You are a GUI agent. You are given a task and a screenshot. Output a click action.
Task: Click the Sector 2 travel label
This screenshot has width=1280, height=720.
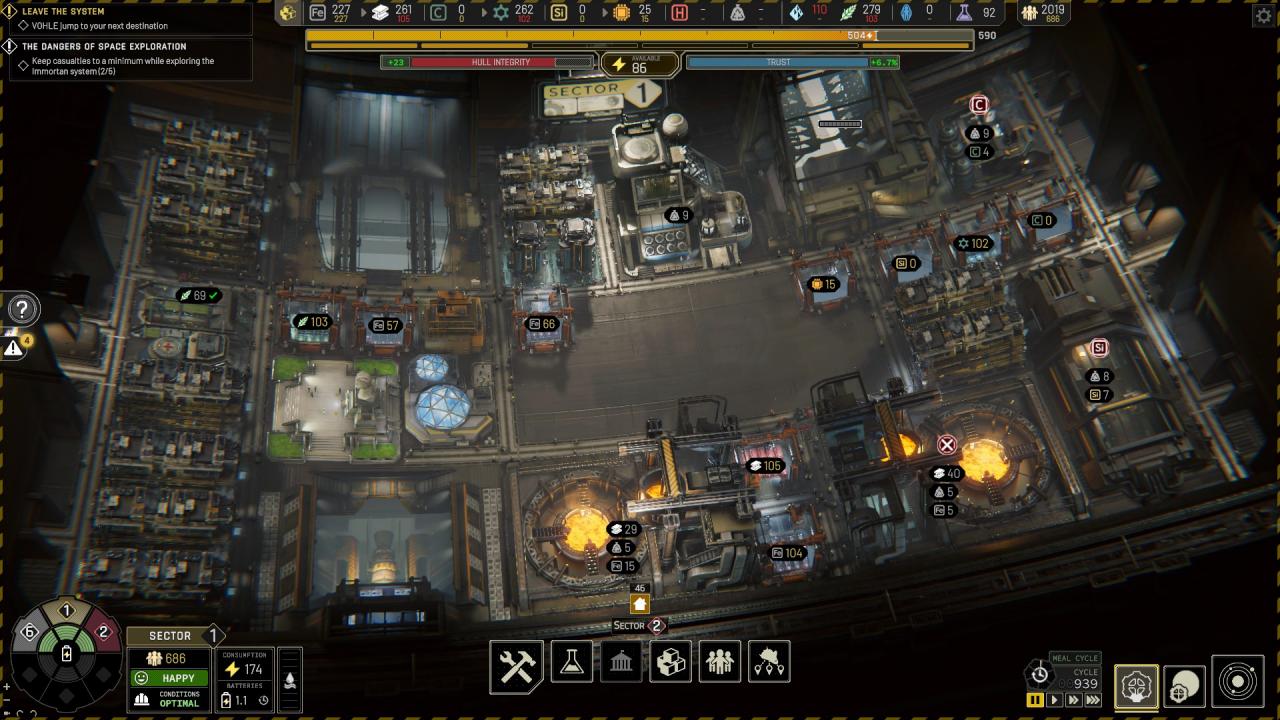point(639,626)
